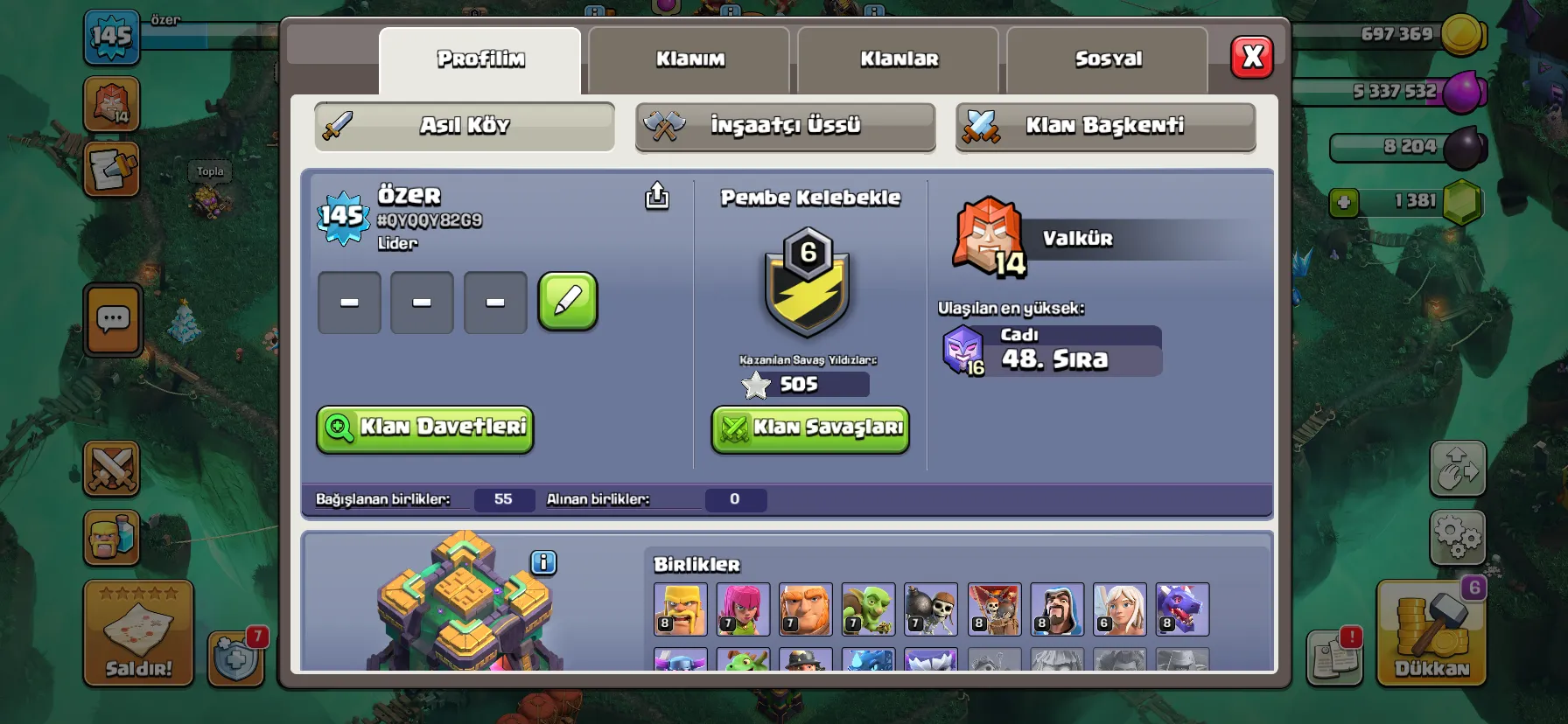Tap the Pembe Kelebekle clan badge

(807, 282)
